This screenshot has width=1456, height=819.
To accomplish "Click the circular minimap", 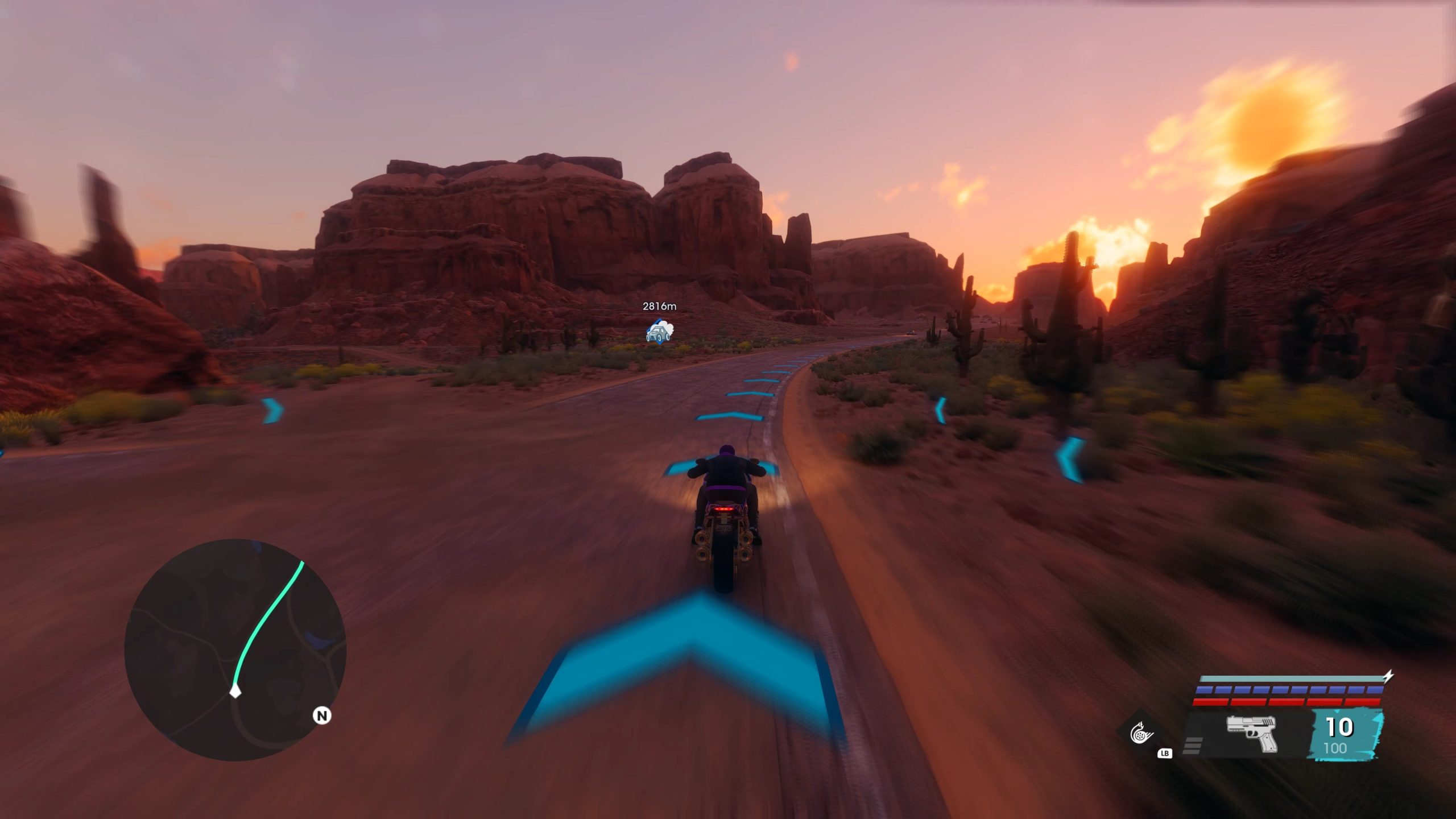I will 235,650.
